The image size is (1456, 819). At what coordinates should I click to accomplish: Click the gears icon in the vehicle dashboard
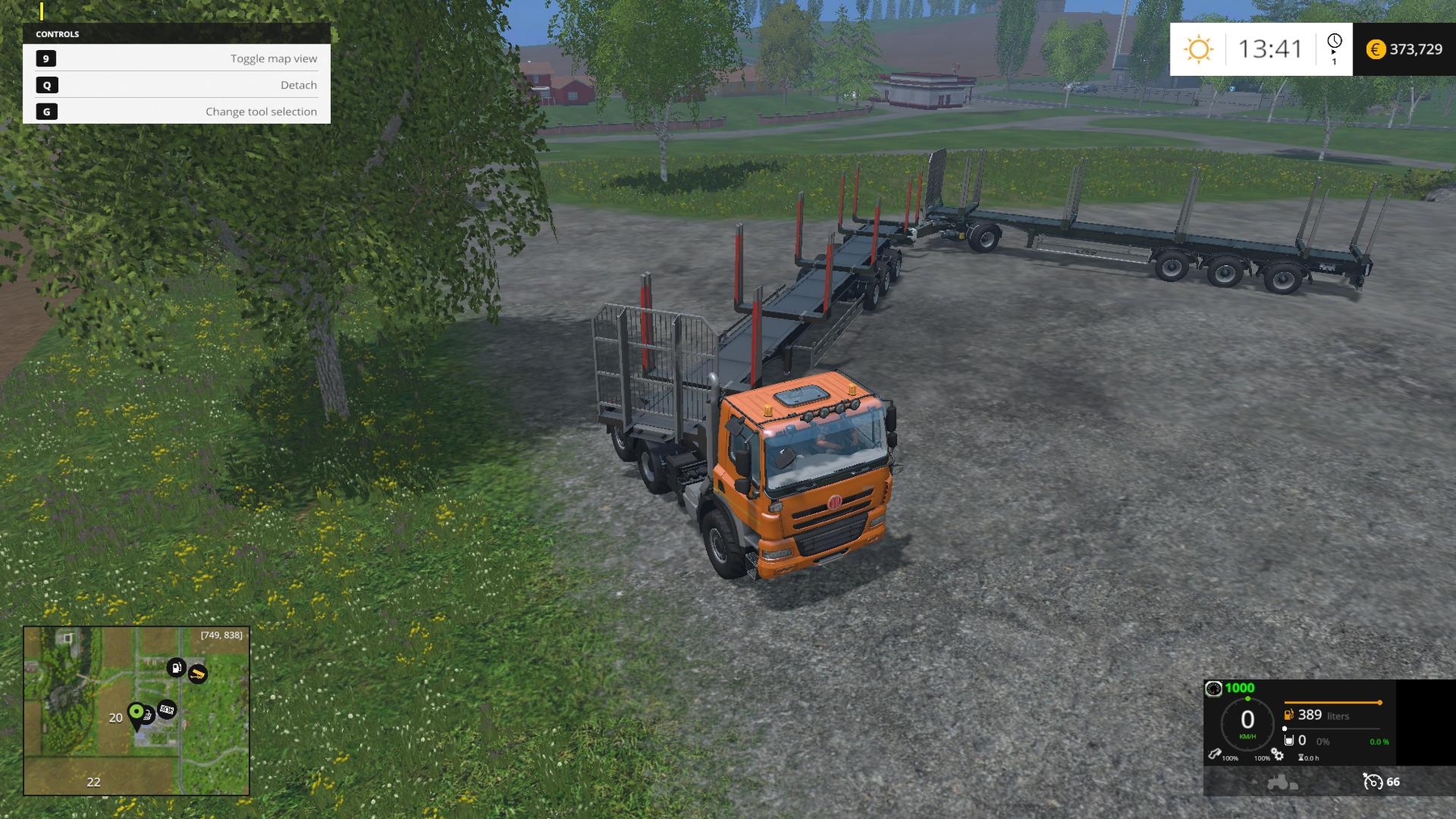(x=1277, y=756)
